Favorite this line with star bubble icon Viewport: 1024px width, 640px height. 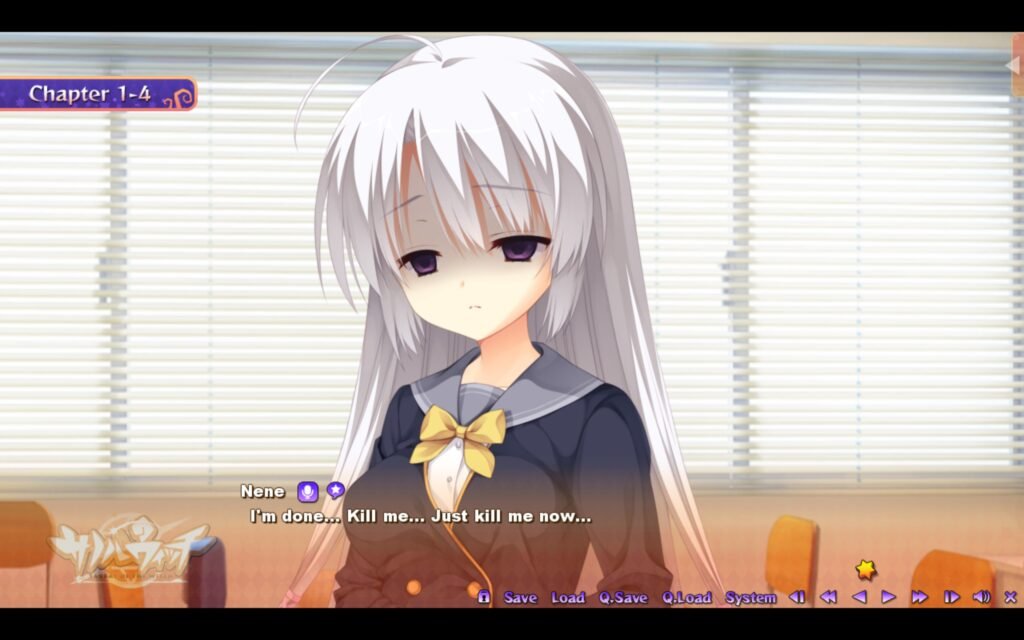[x=336, y=490]
